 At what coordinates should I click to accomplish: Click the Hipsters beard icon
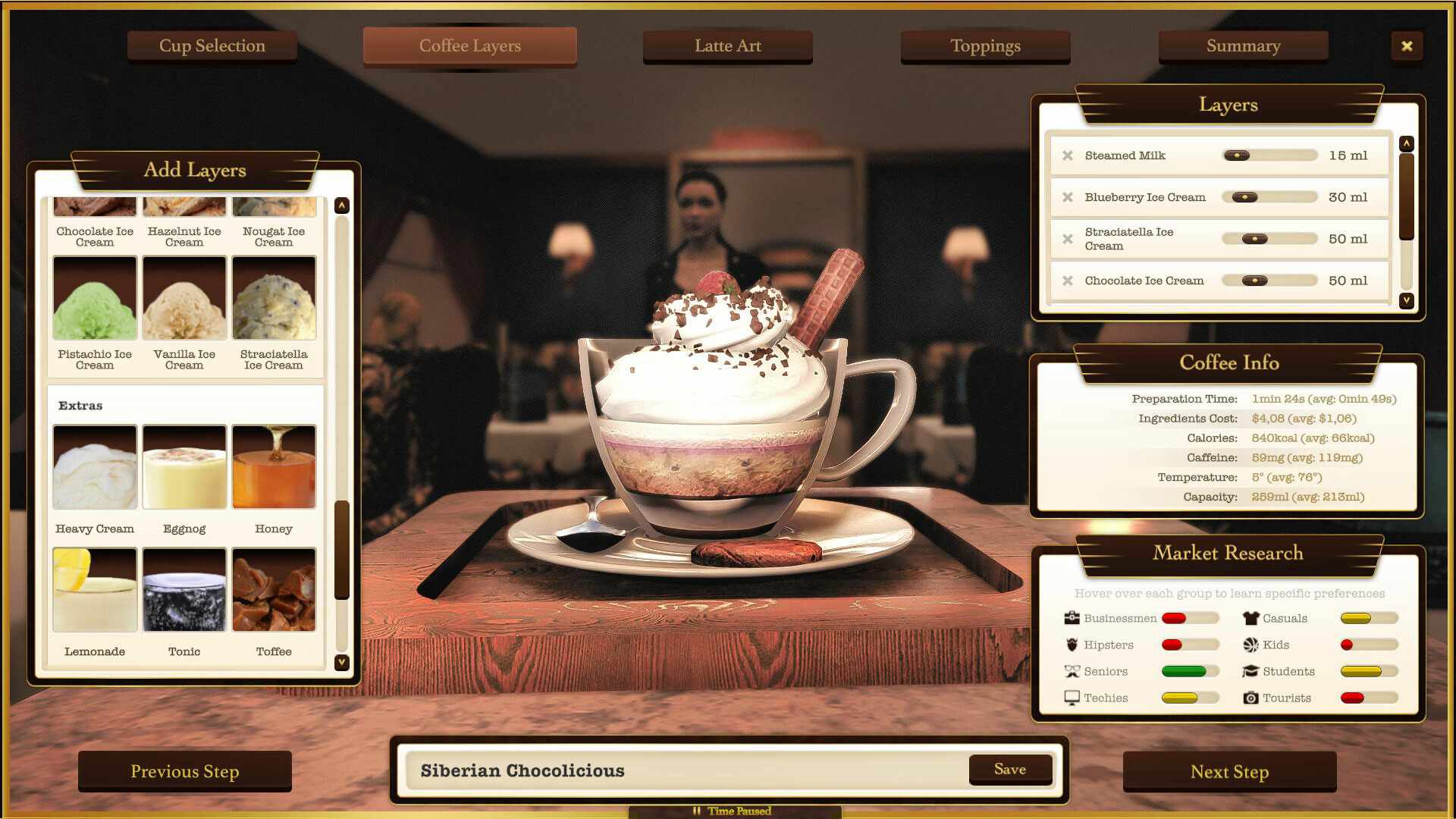(1072, 644)
